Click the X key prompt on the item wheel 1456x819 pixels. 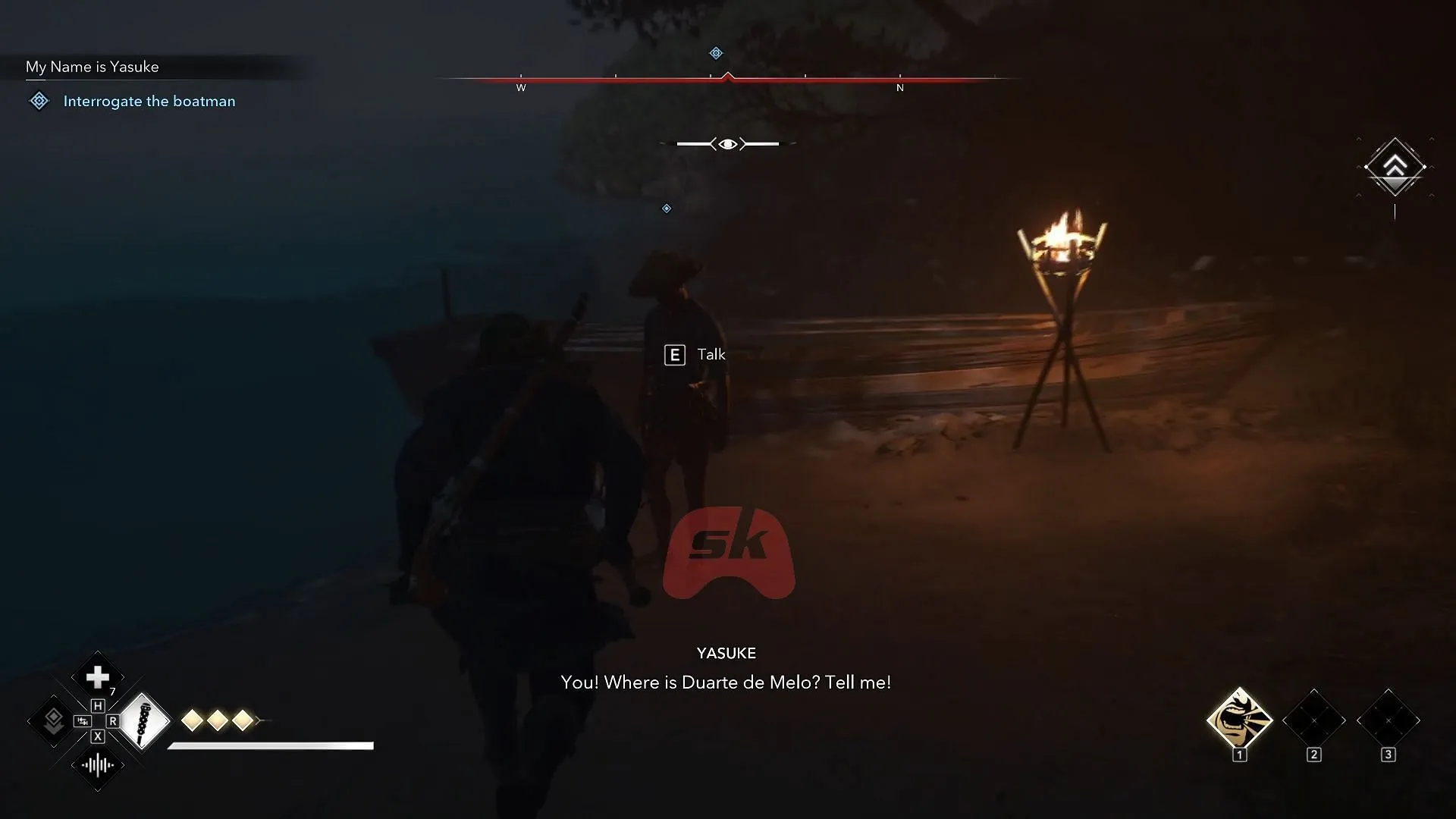tap(97, 736)
